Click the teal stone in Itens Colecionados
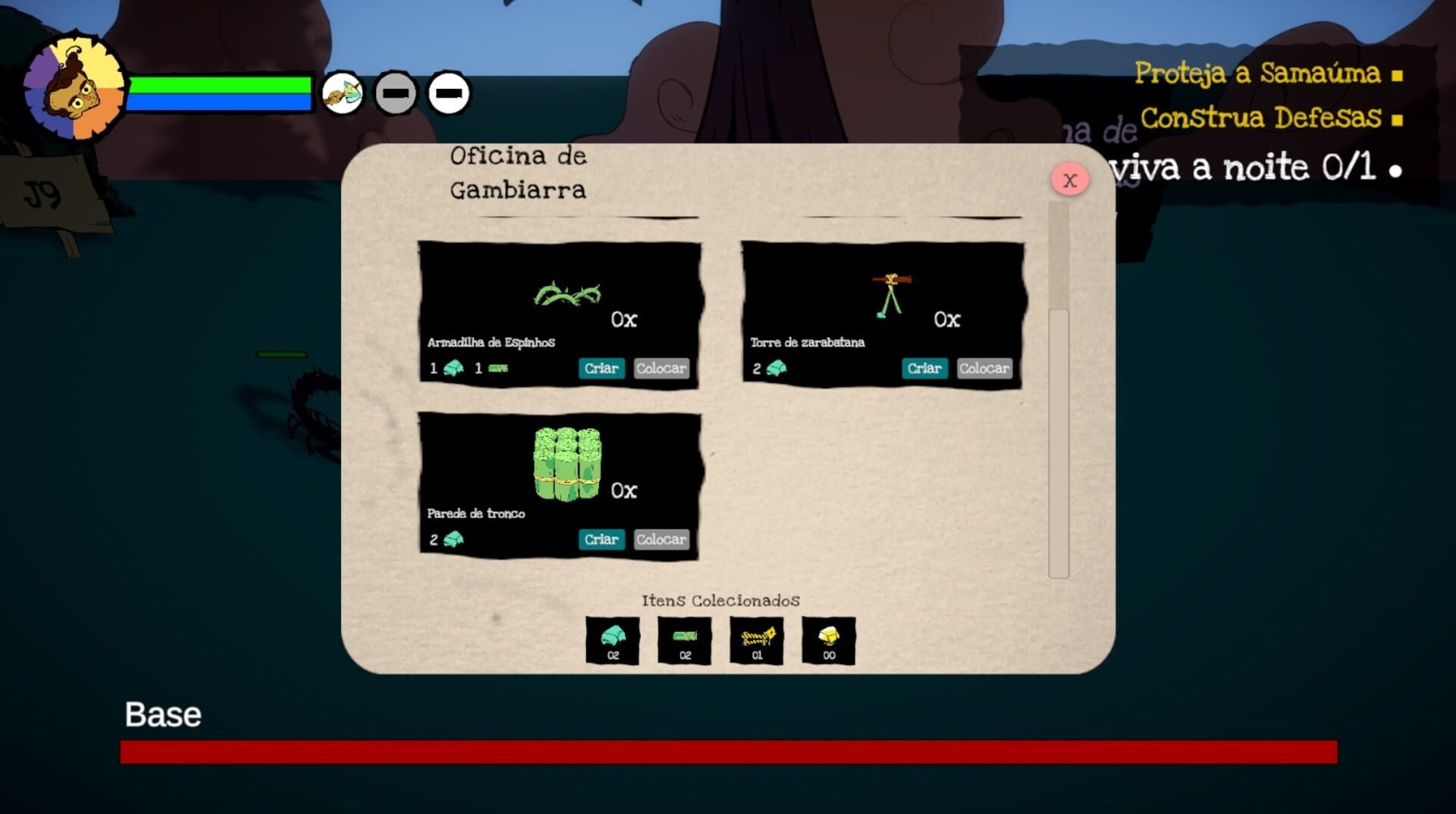The width and height of the screenshot is (1456, 814). point(613,640)
